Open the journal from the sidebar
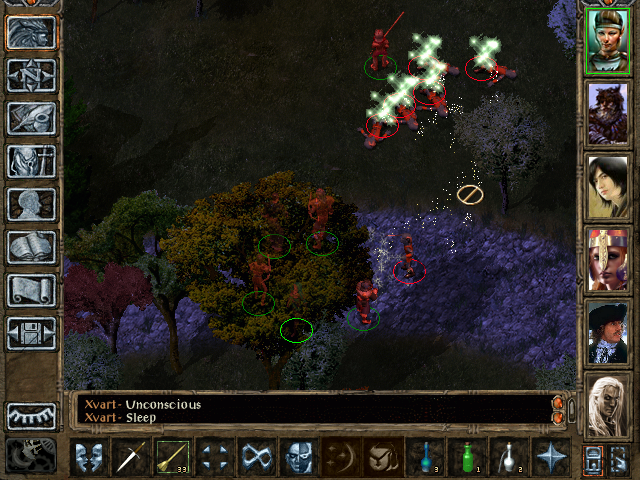The width and height of the screenshot is (640, 480). click(x=31, y=118)
